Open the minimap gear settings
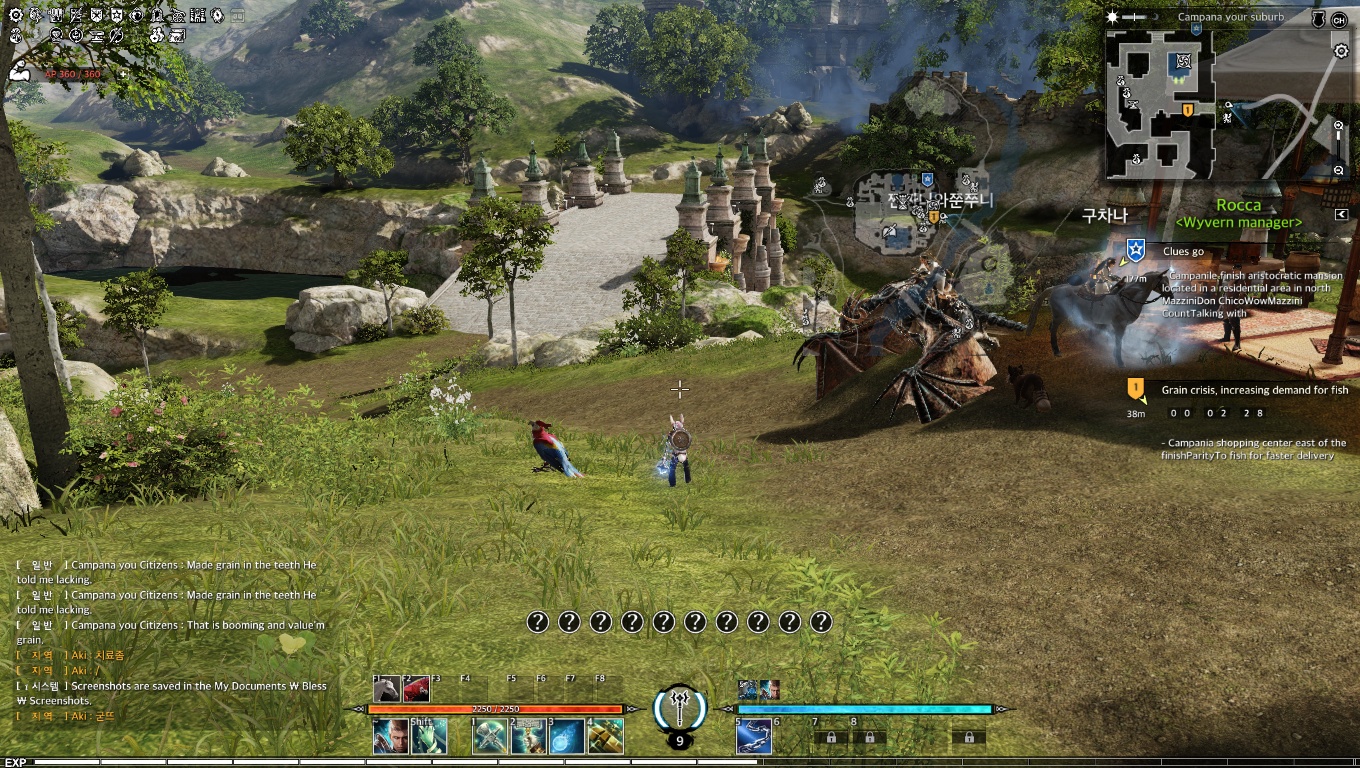This screenshot has width=1360, height=768. (1341, 51)
